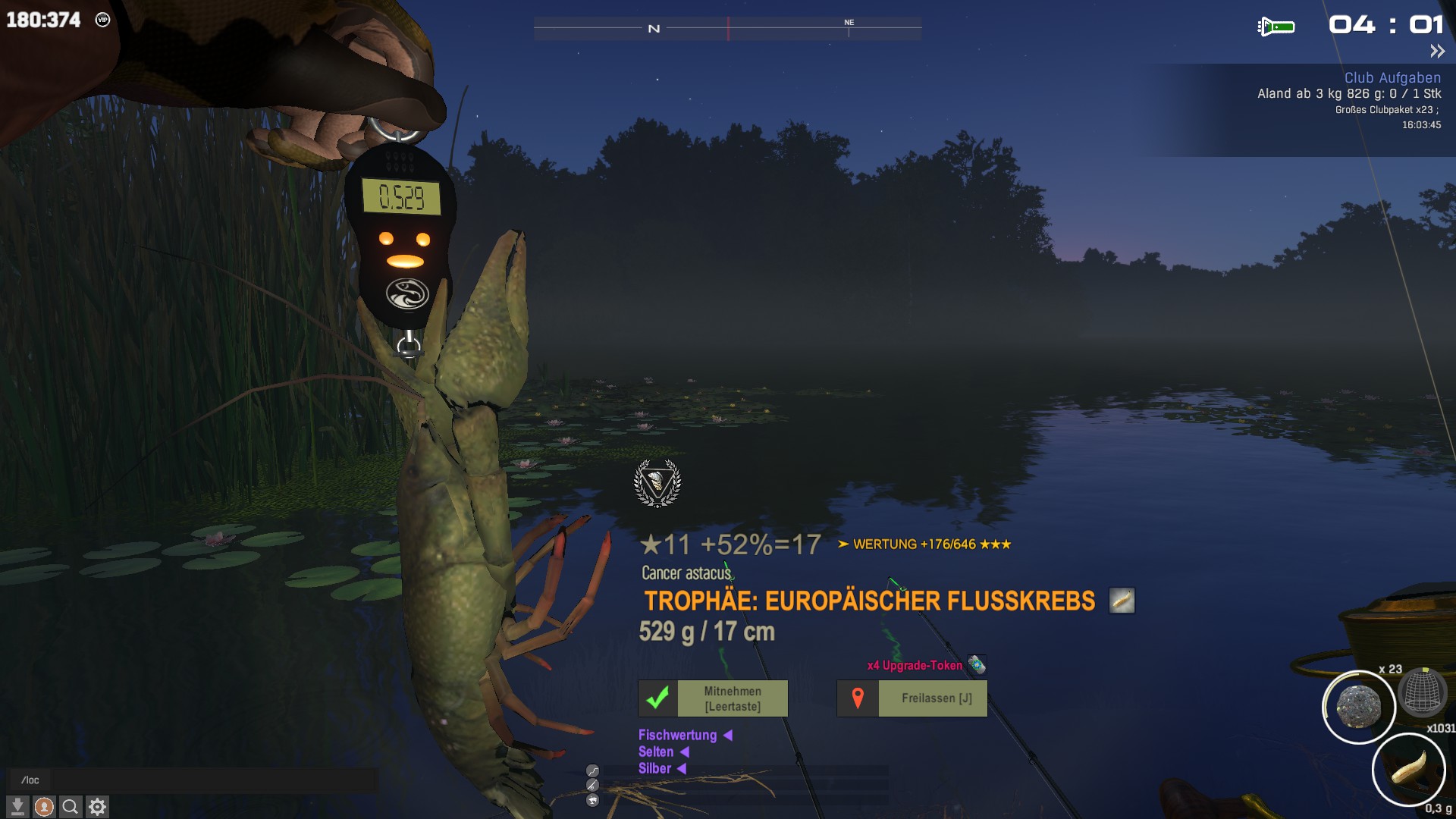Open the Club Aufgaben task tracker
This screenshot has width=1456, height=819.
pyautogui.click(x=1392, y=77)
